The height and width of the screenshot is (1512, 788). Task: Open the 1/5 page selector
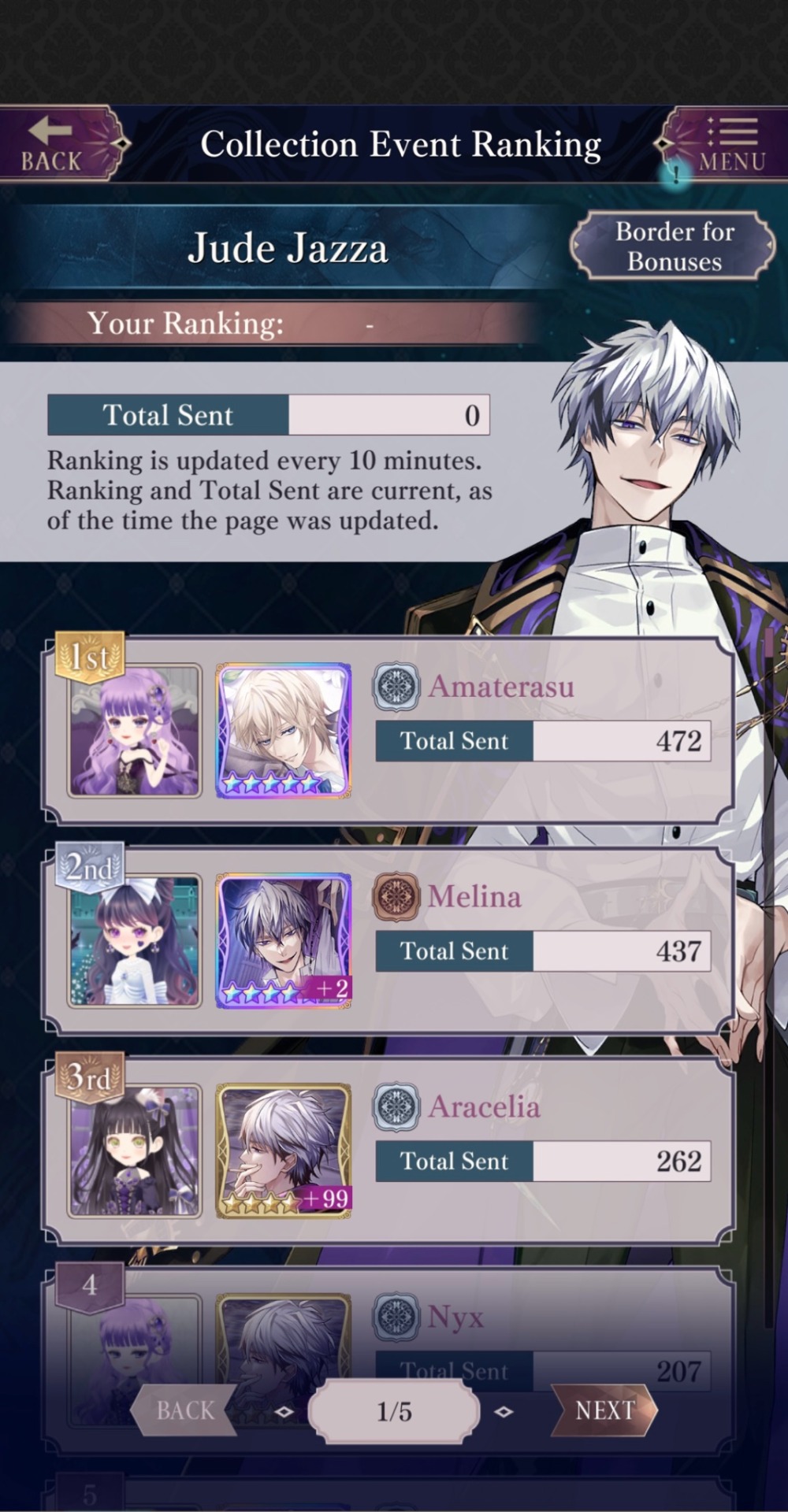(394, 1411)
